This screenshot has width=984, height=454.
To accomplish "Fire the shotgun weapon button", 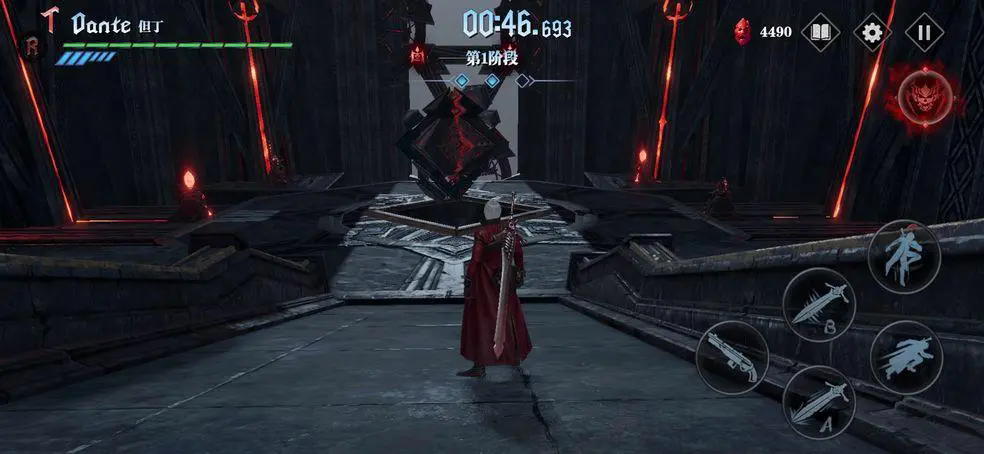I will coord(732,357).
